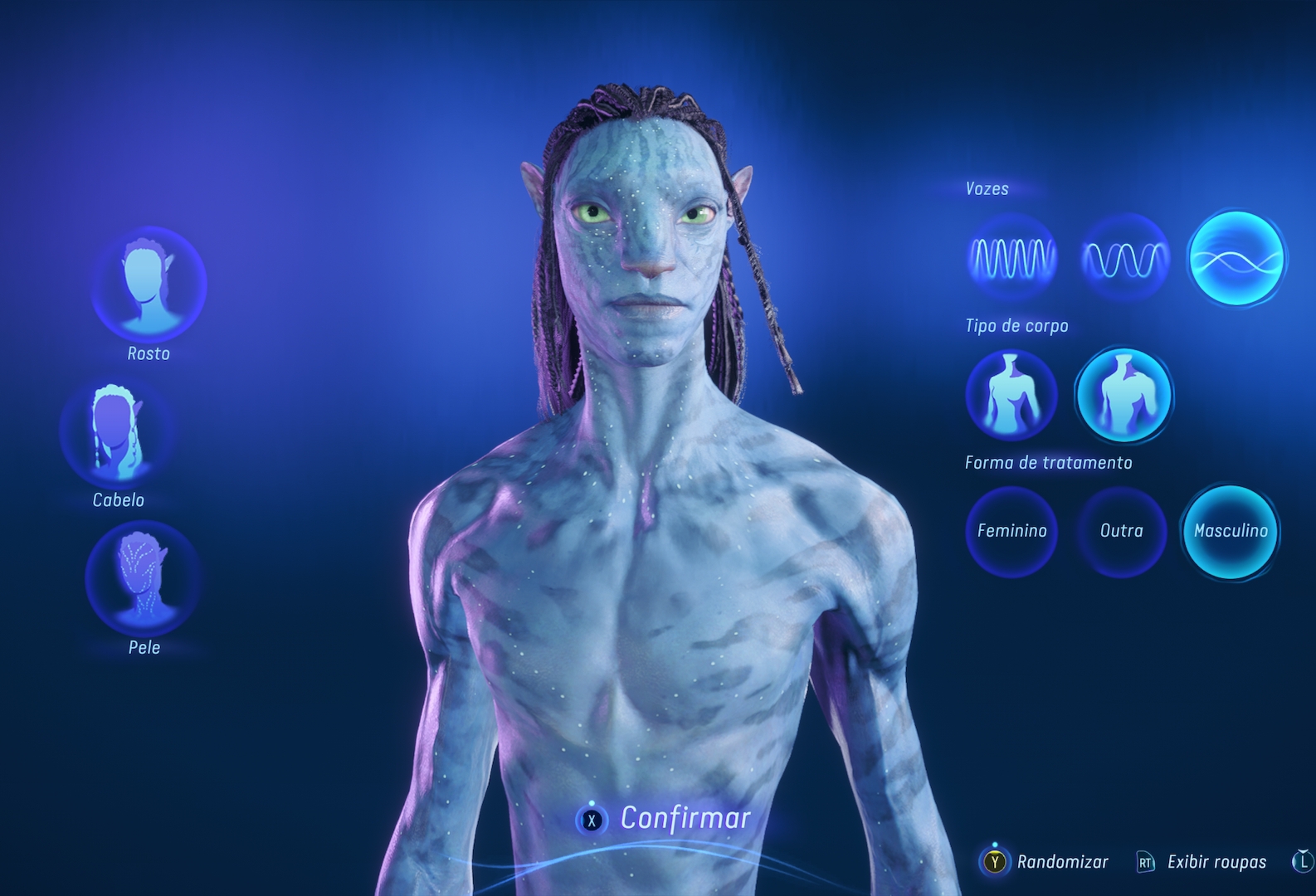Open the Cabelo hair options
1316x896 pixels.
tap(117, 431)
